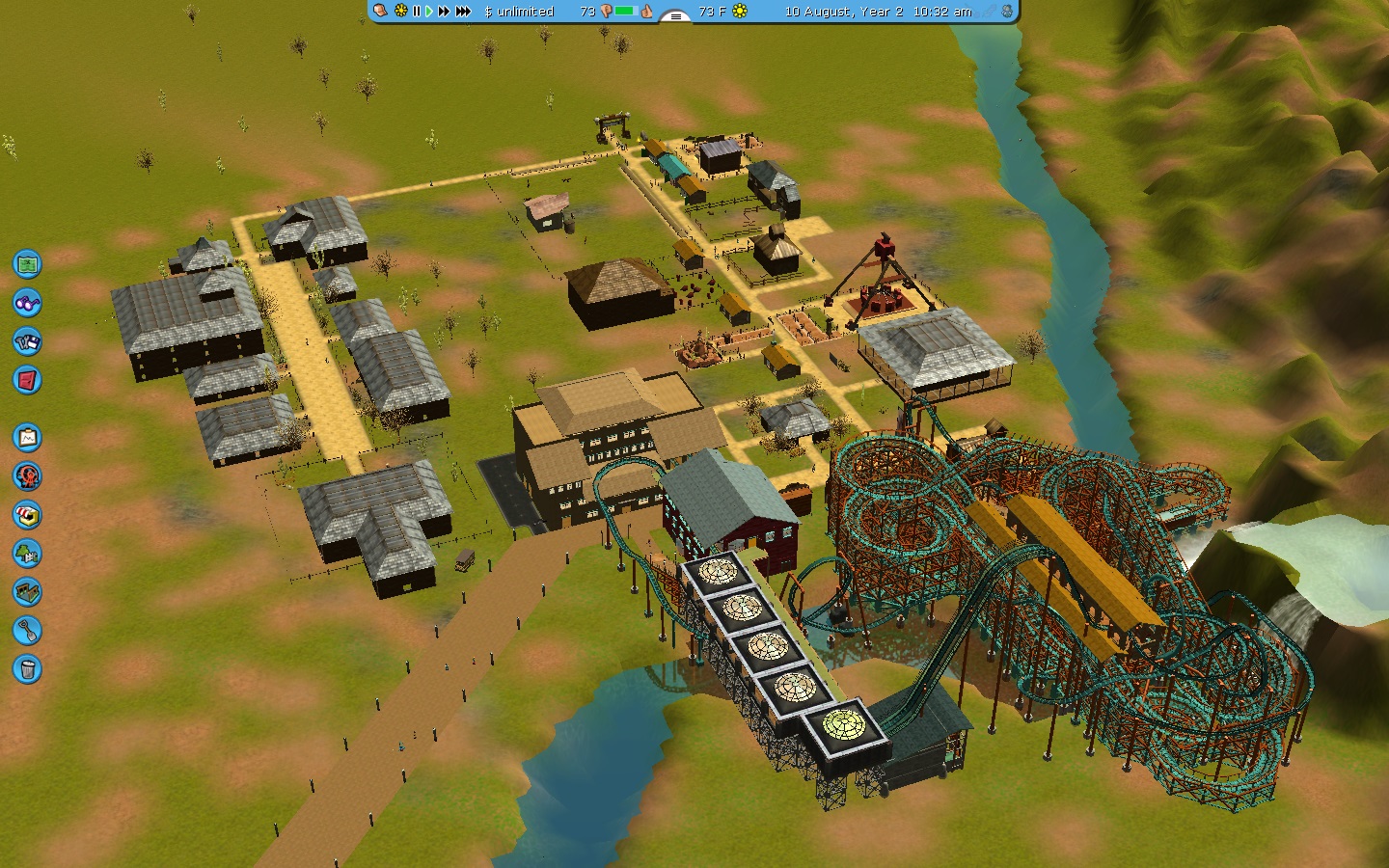Image resolution: width=1389 pixels, height=868 pixels.
Task: Click the red exit door icon
Action: [27, 379]
